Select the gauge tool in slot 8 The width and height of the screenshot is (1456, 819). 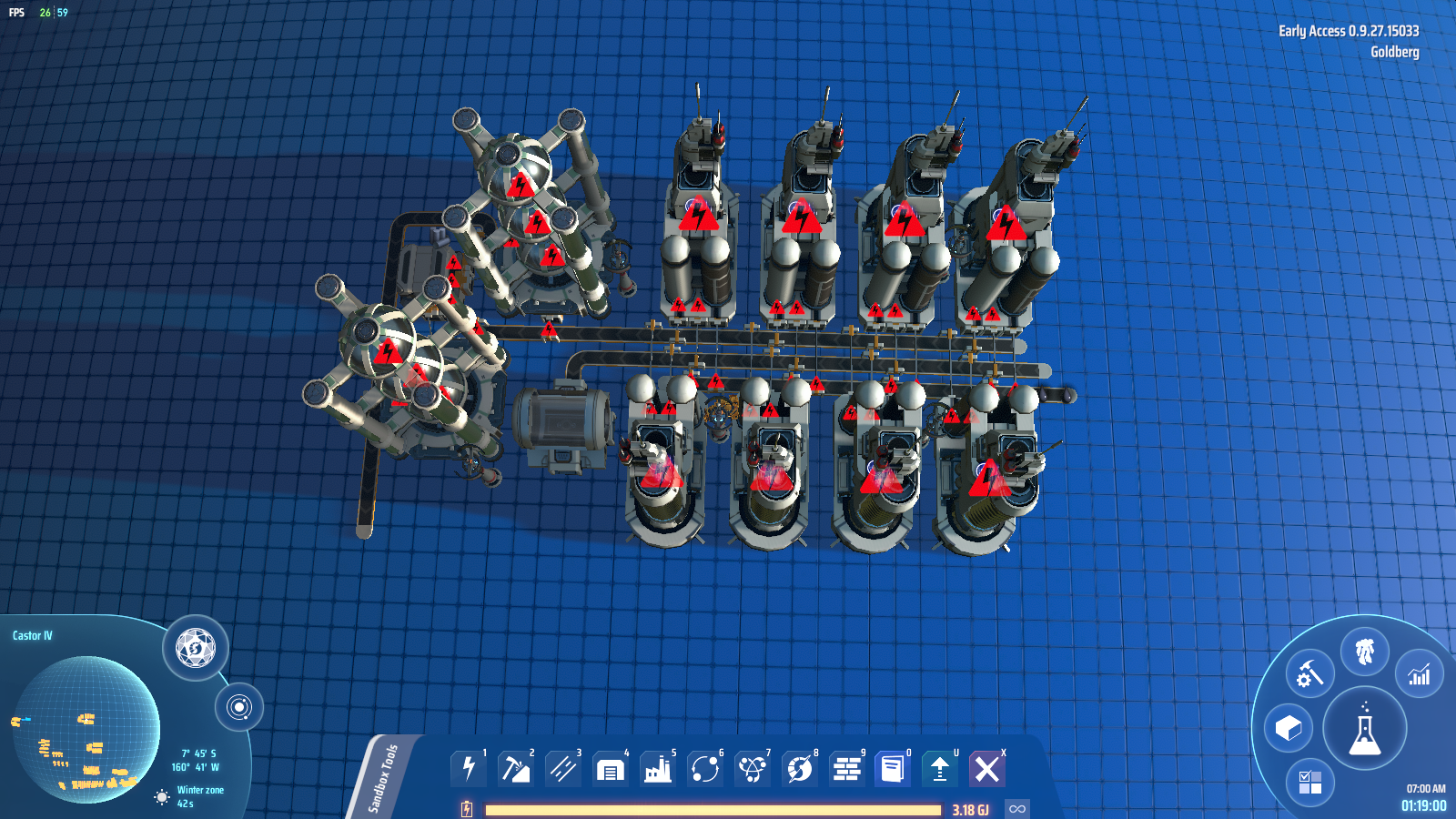point(800,769)
